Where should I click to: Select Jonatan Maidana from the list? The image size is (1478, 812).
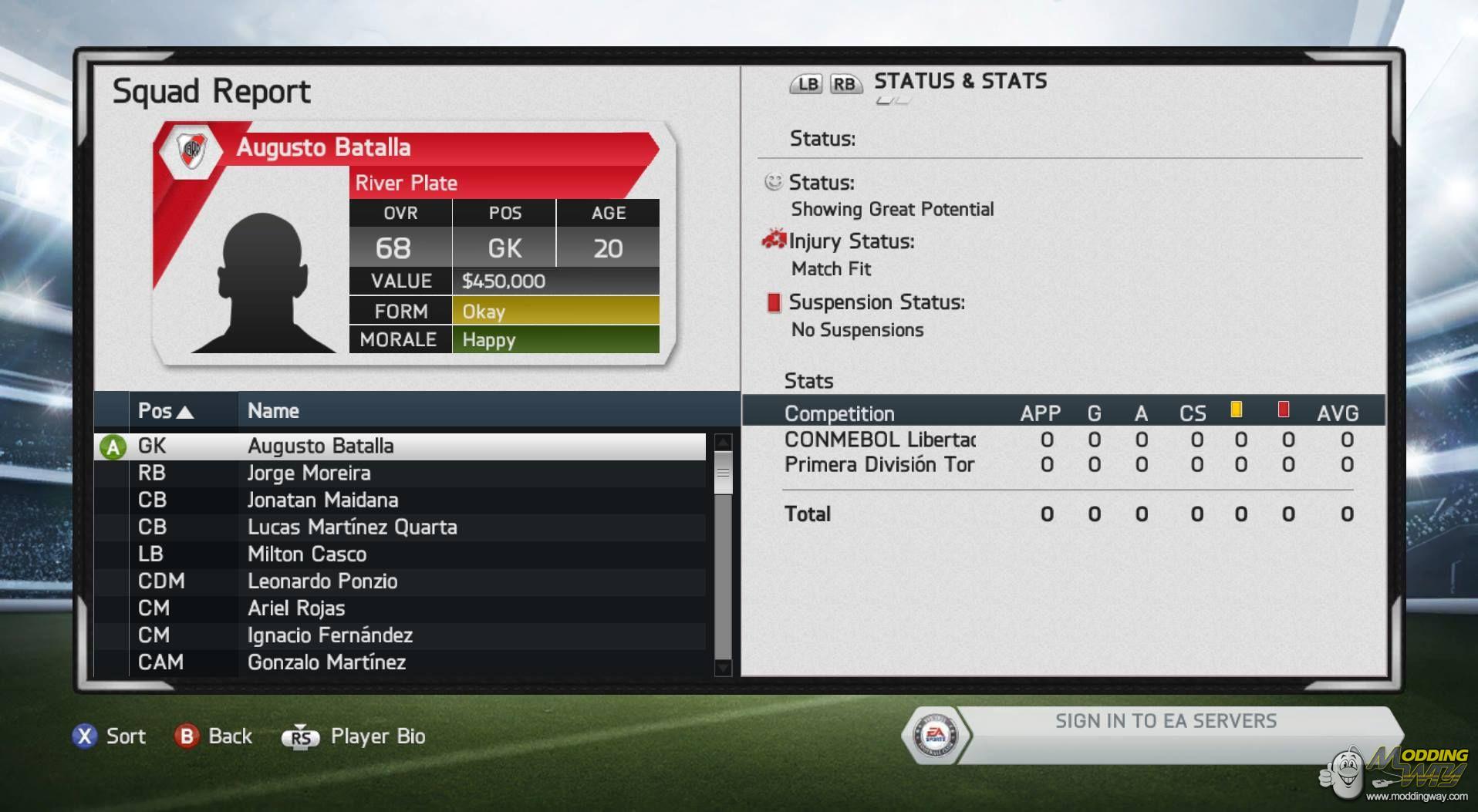click(401, 500)
